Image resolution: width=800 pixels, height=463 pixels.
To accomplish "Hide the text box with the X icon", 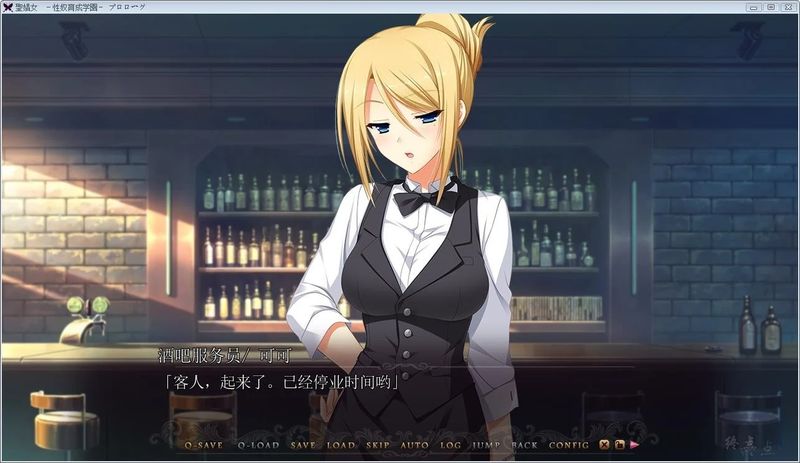I will tap(605, 444).
